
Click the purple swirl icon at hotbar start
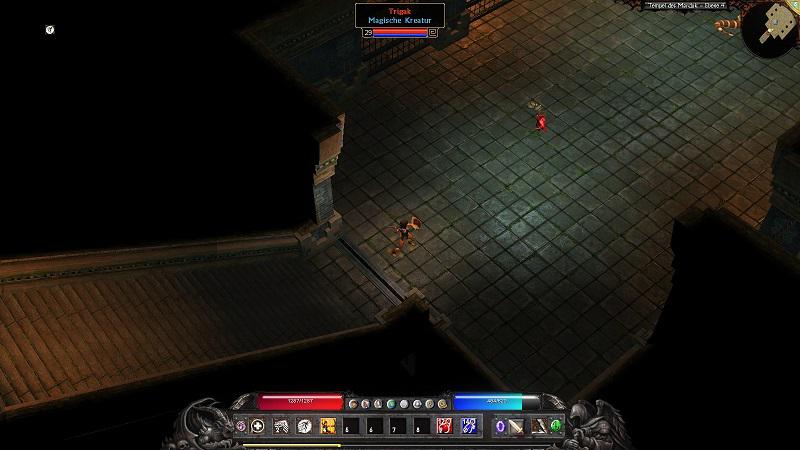pyautogui.click(x=241, y=426)
